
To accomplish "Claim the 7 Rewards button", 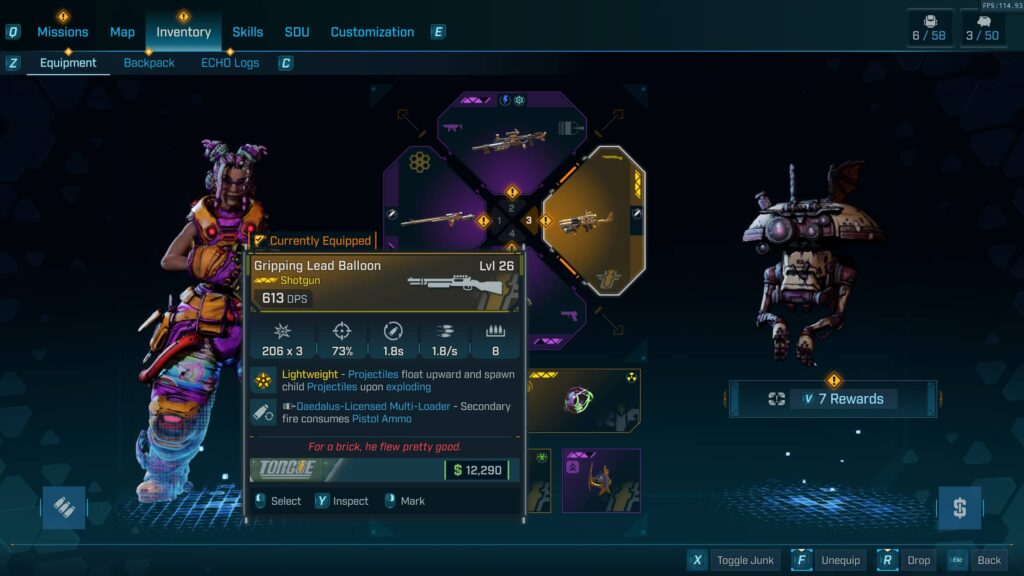I will pos(833,399).
